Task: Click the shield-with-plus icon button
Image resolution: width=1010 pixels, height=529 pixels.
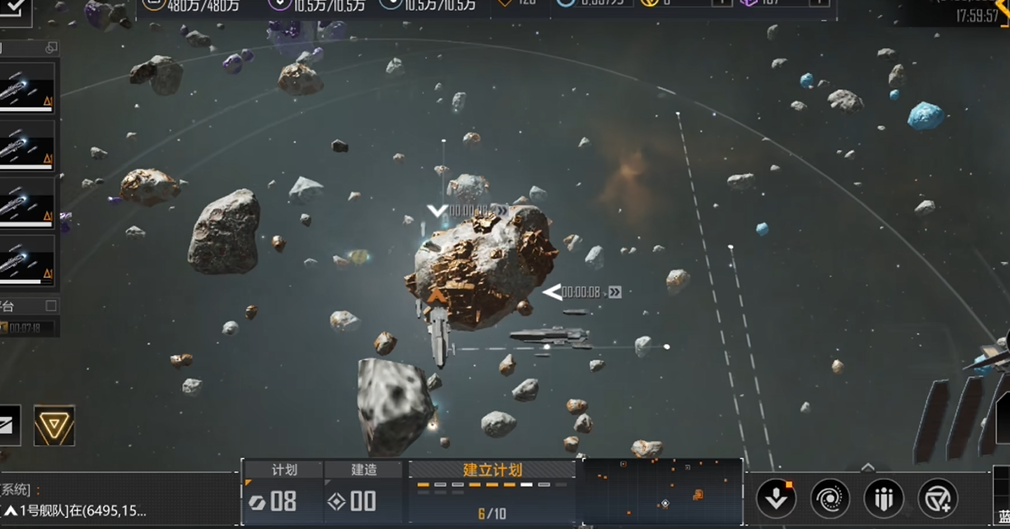Action: click(937, 497)
